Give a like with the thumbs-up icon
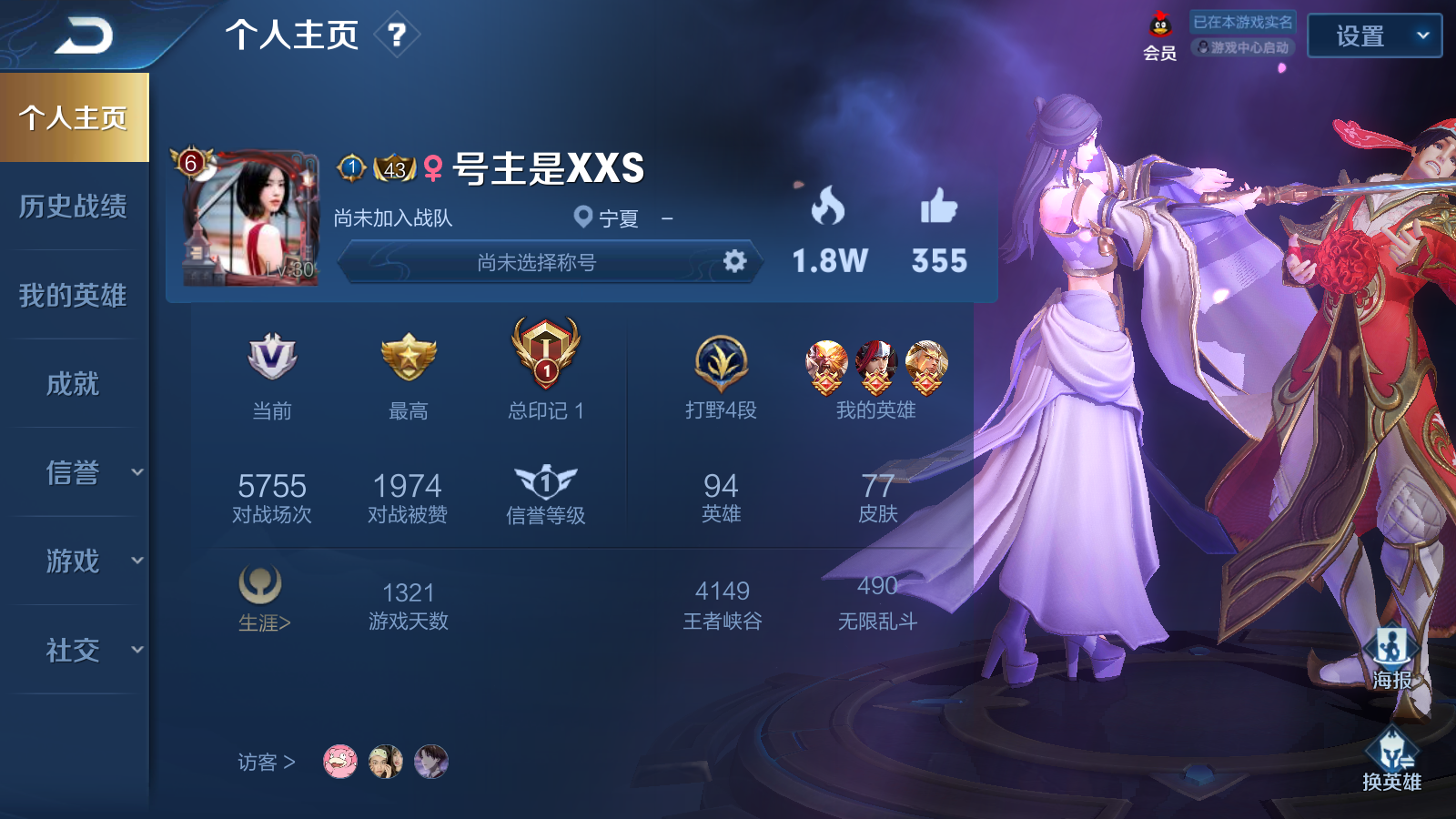The height and width of the screenshot is (819, 1456). click(x=938, y=207)
